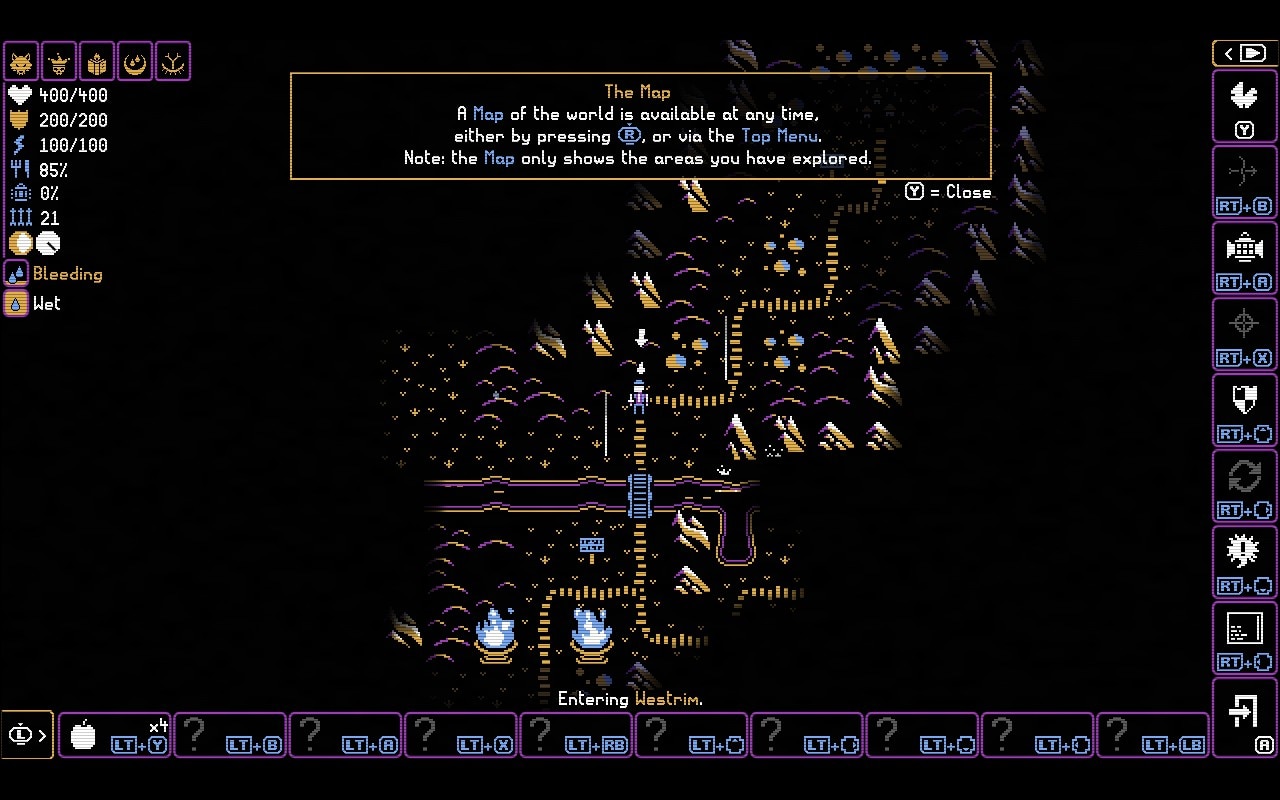Open the book journal icon

point(97,62)
